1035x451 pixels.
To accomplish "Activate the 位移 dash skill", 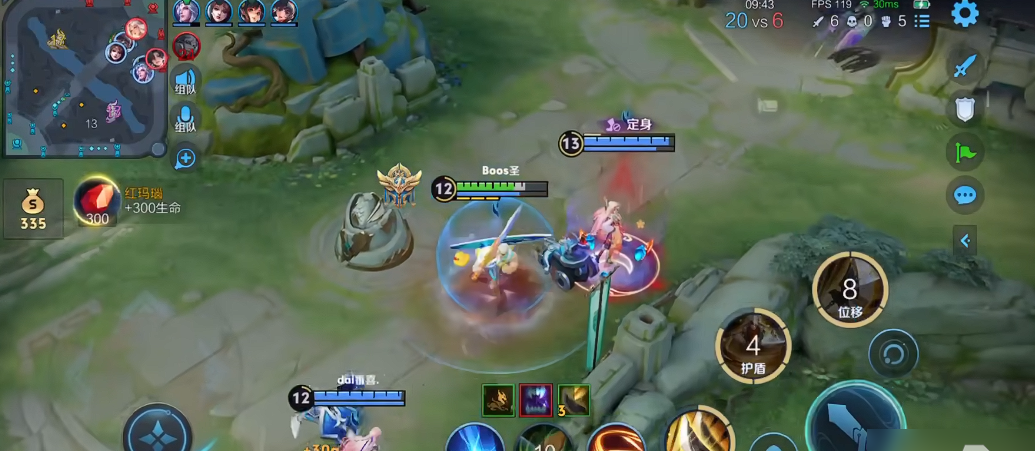I will coord(850,290).
